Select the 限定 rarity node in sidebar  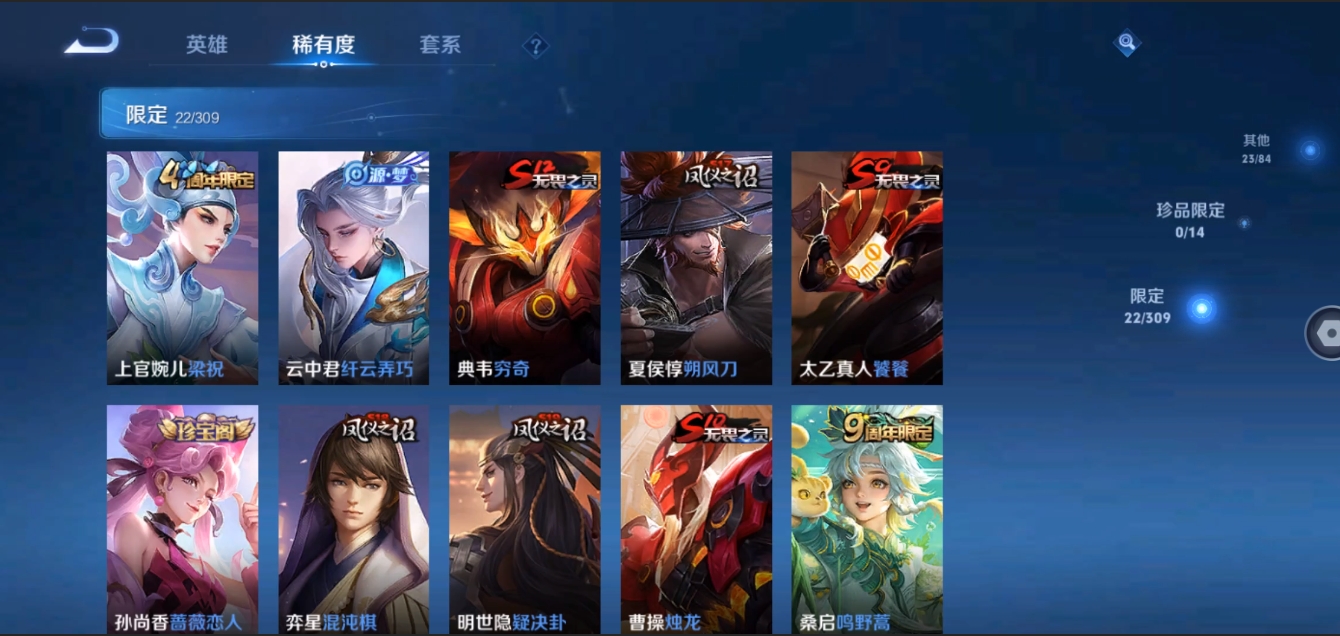pos(1201,308)
